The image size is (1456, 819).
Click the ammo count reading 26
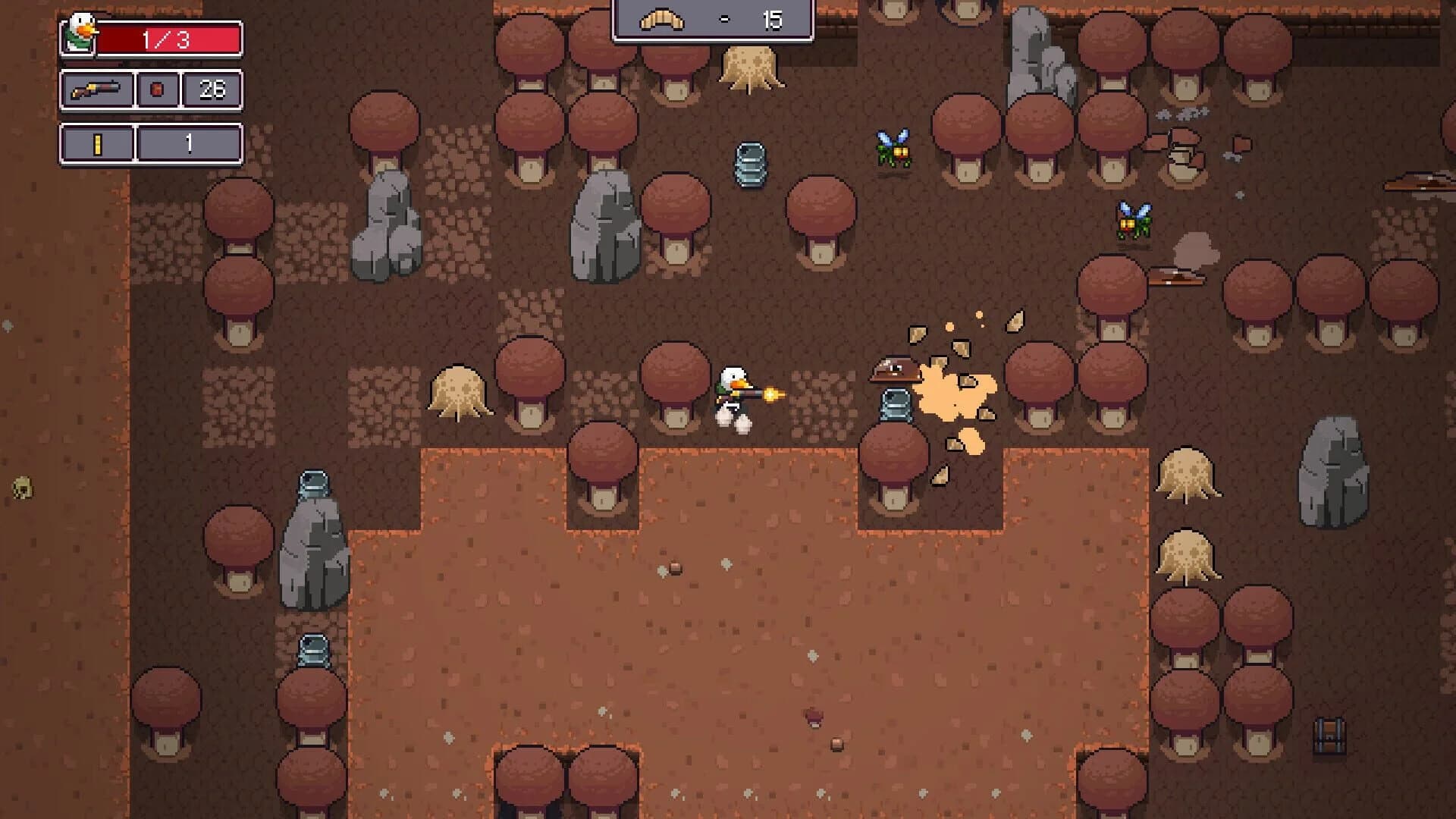click(x=213, y=89)
